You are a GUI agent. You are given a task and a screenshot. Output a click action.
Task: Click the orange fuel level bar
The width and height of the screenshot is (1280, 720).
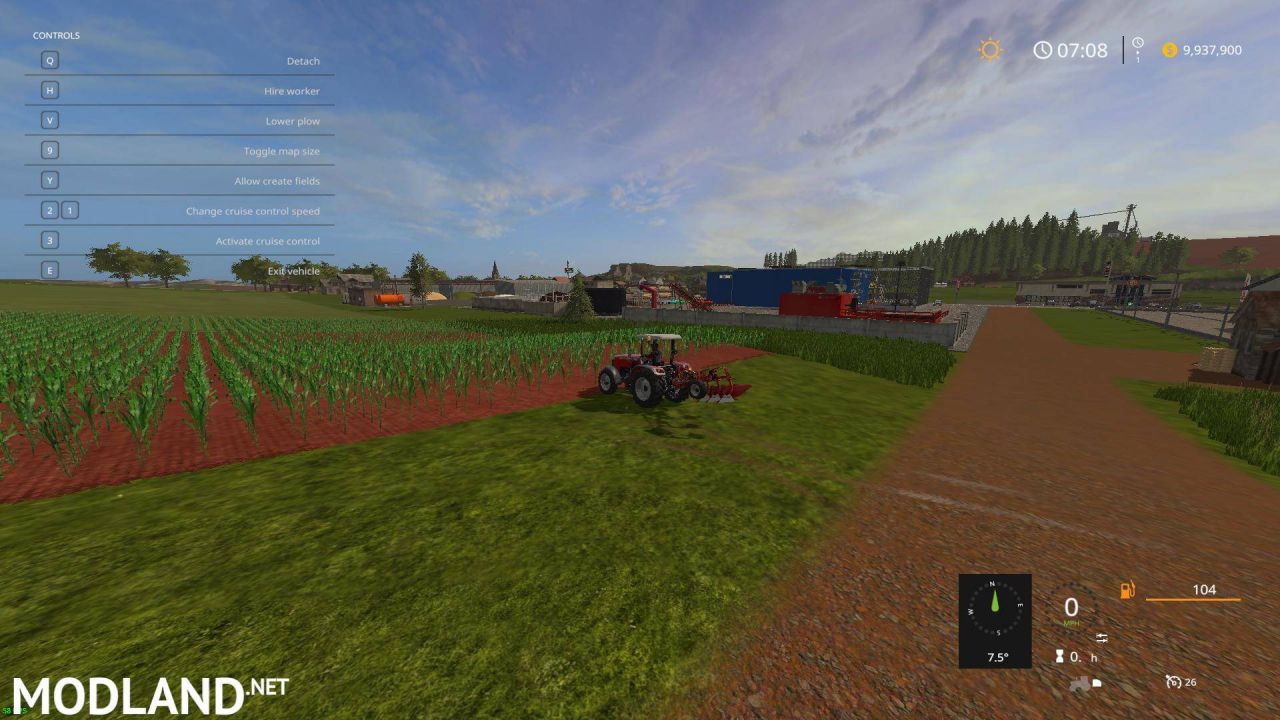point(1193,599)
